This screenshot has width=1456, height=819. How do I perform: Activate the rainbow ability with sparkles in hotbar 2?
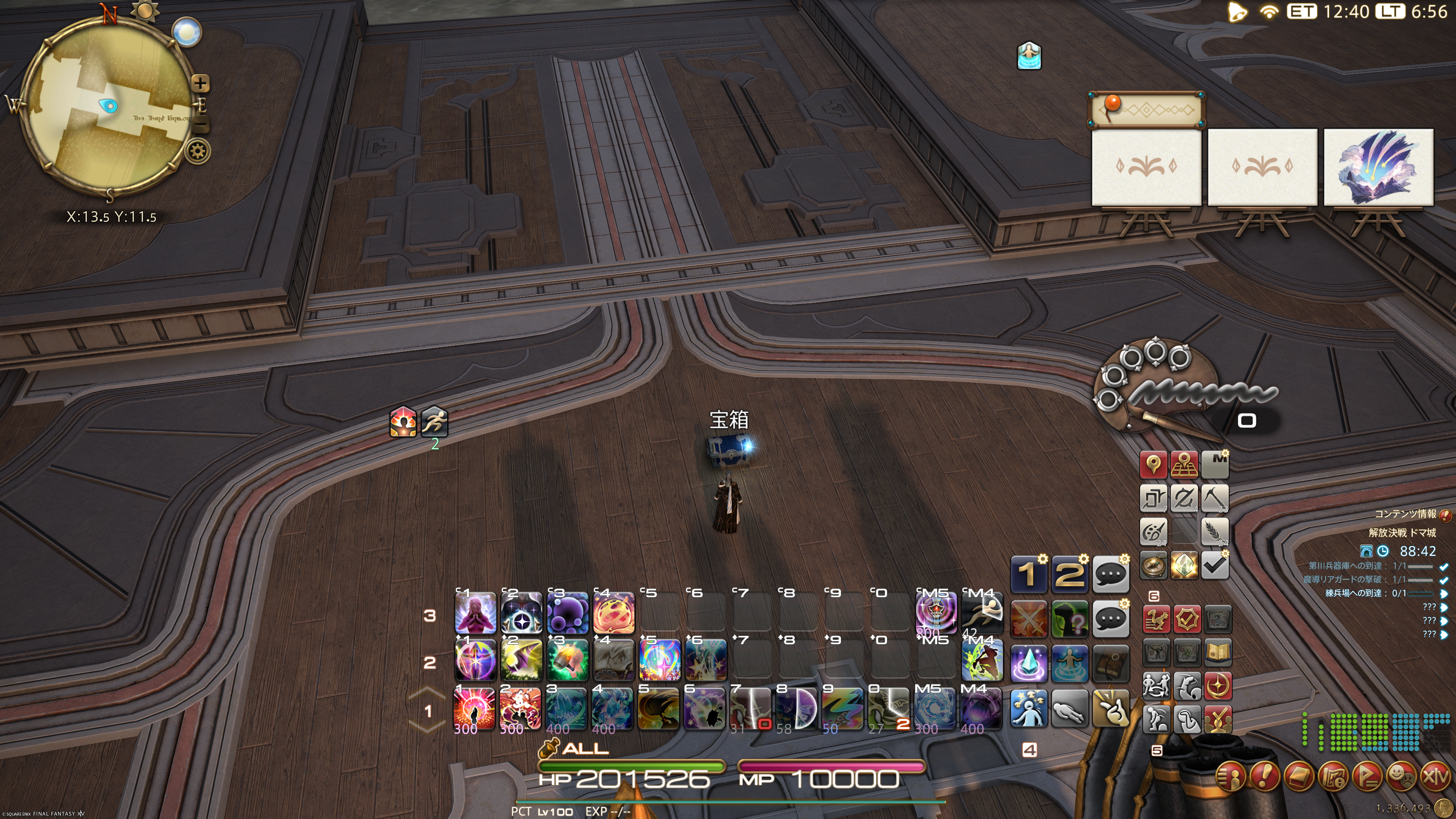point(659,660)
